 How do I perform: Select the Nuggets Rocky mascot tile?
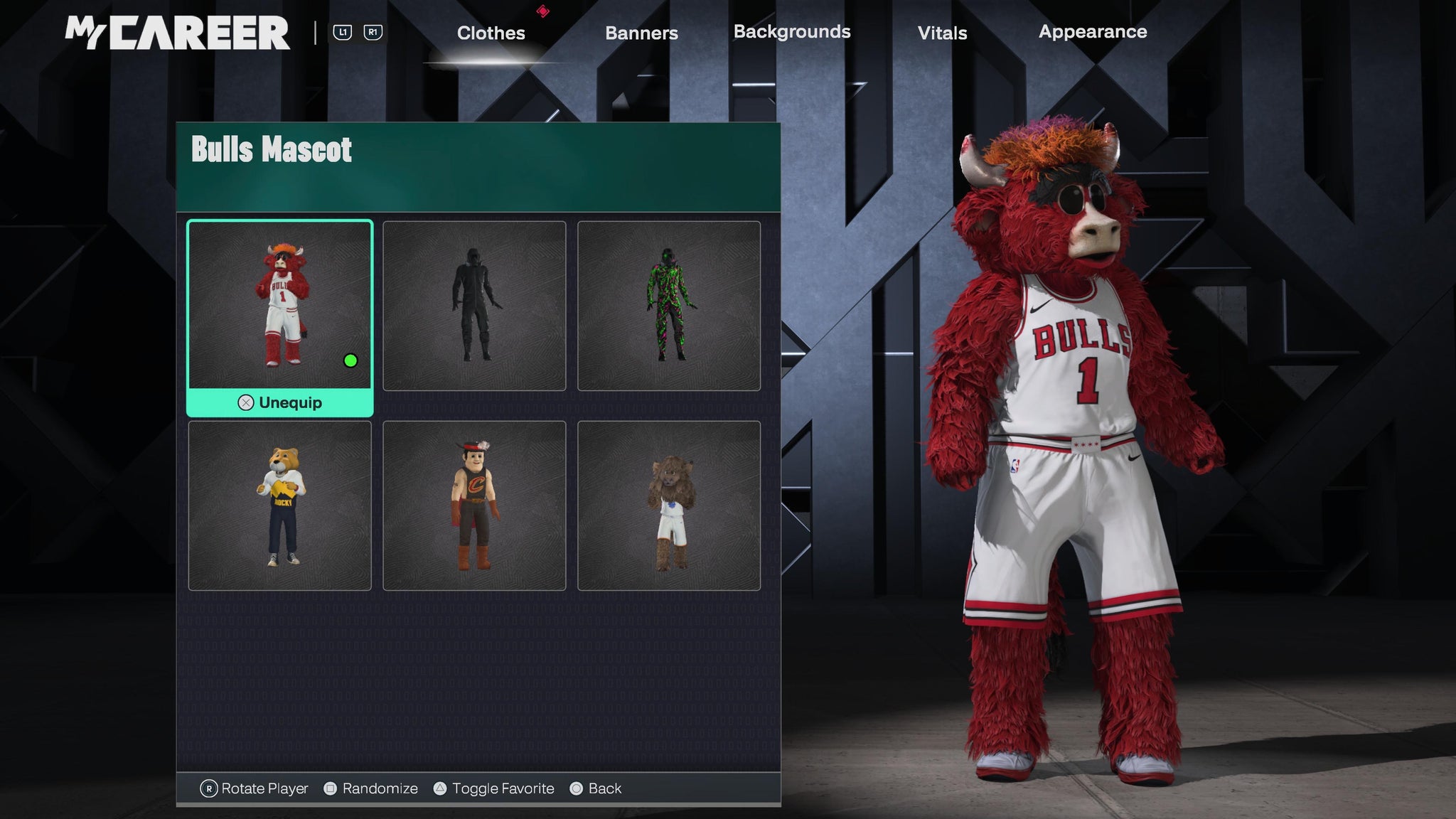(x=279, y=505)
